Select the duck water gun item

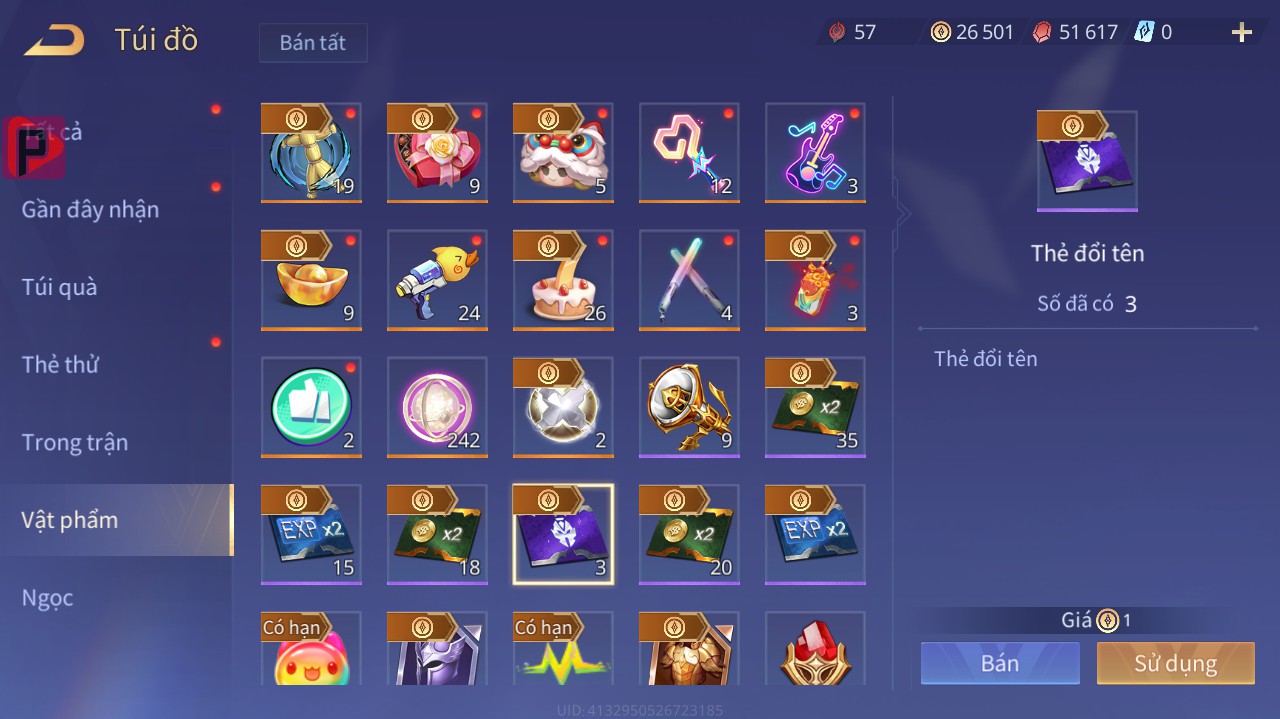point(437,280)
